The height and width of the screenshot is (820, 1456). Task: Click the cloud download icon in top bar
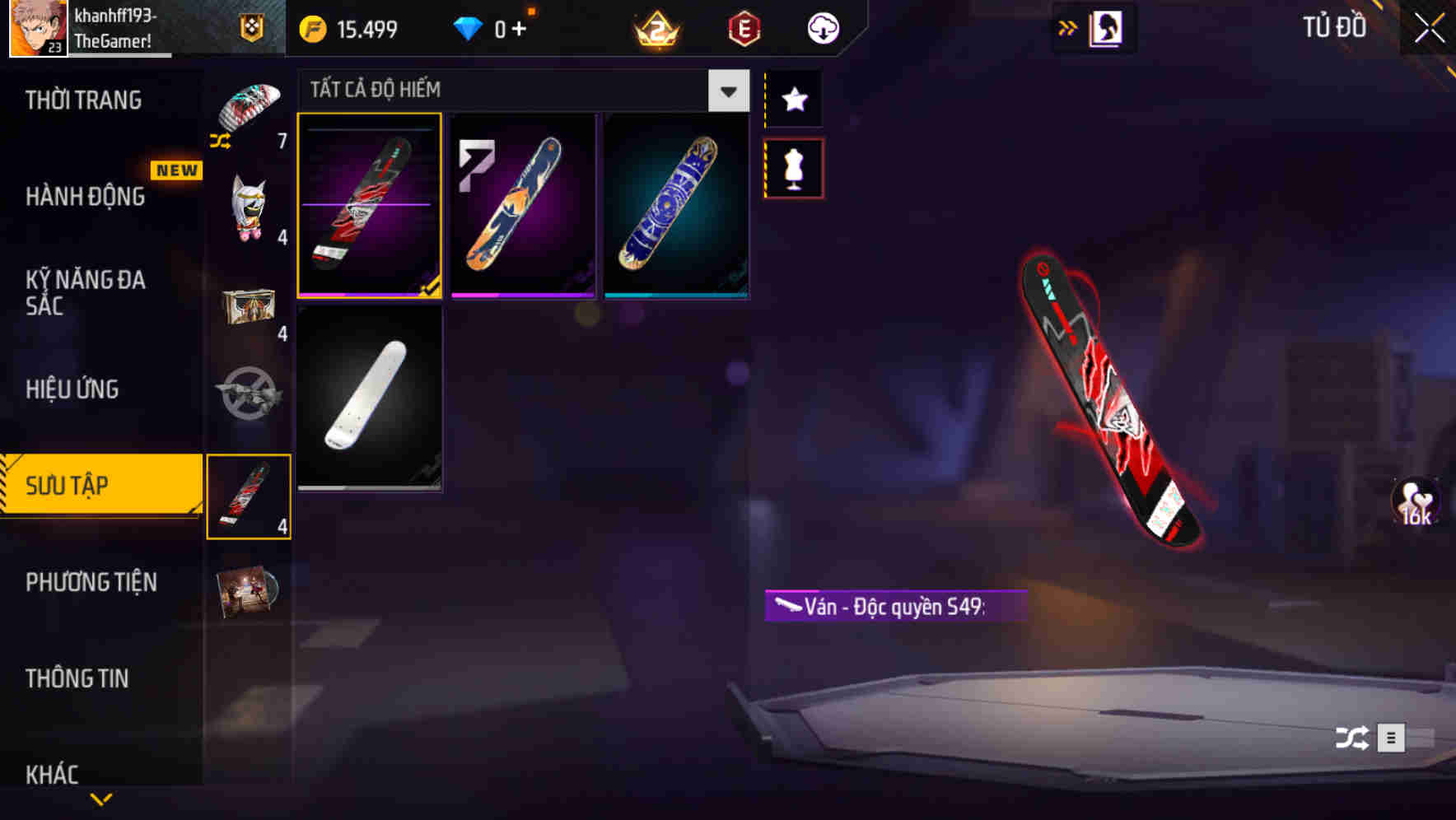pyautogui.click(x=821, y=27)
